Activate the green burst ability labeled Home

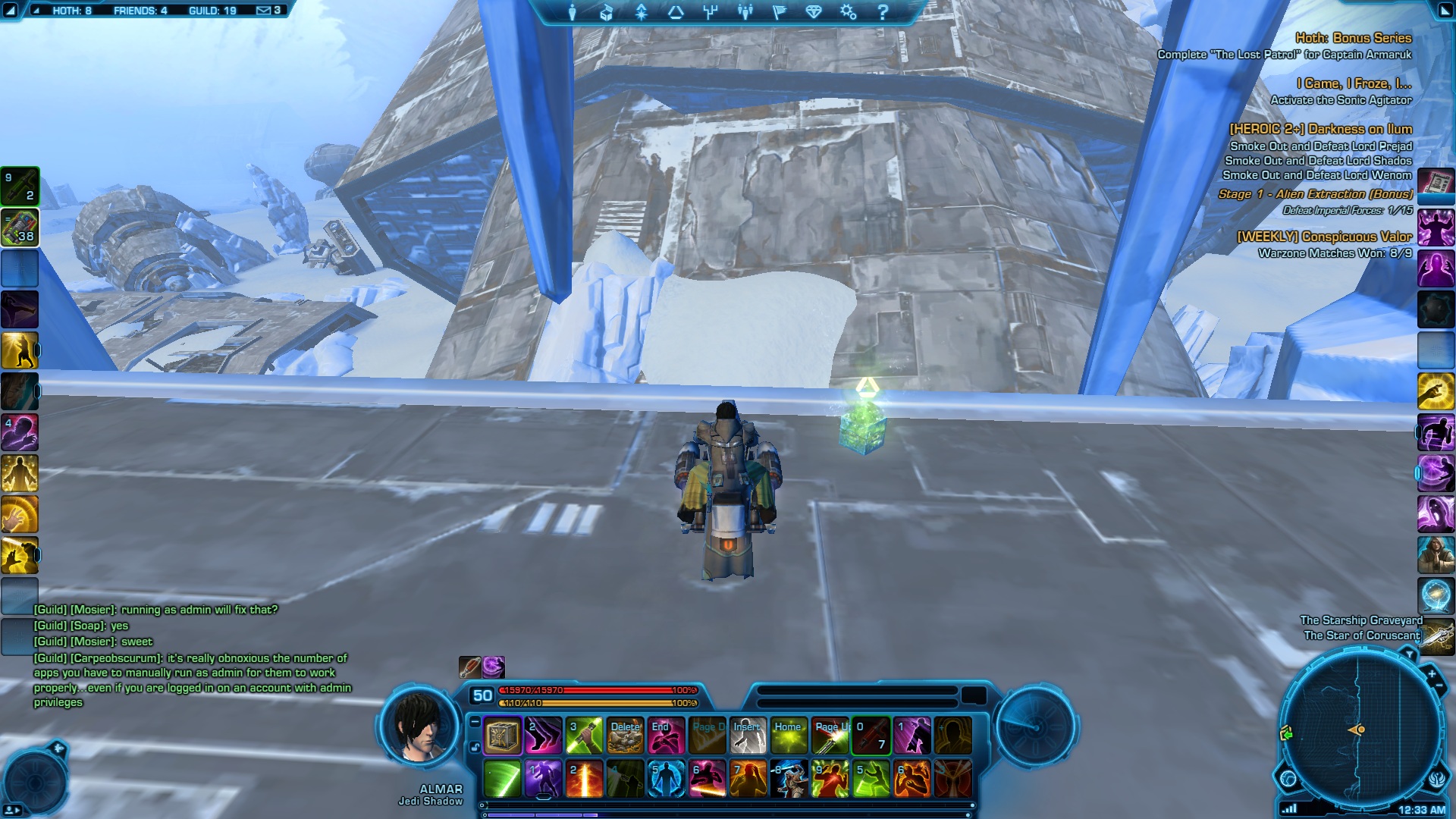[x=789, y=736]
